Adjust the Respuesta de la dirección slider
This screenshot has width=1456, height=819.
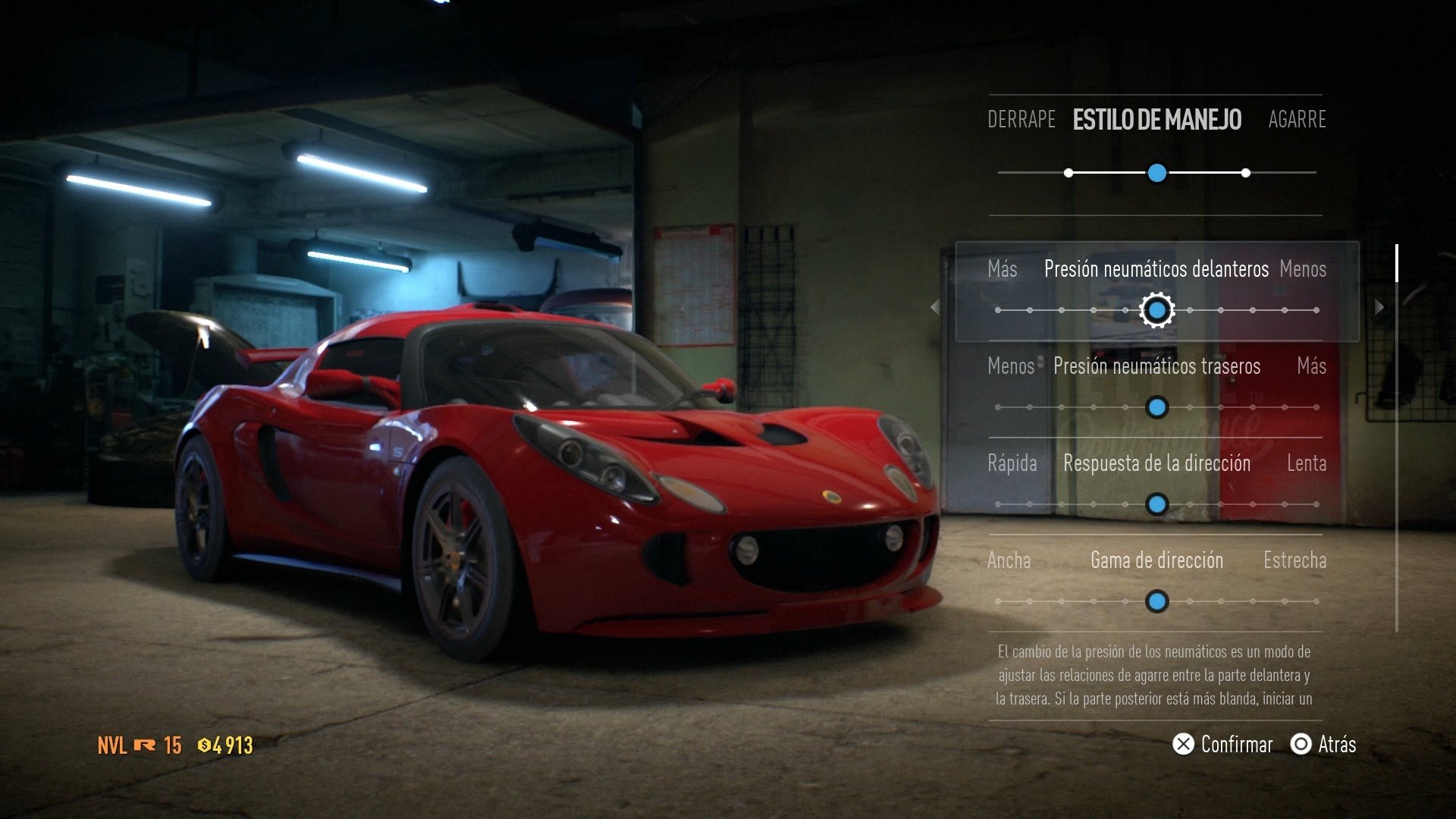pyautogui.click(x=1156, y=504)
